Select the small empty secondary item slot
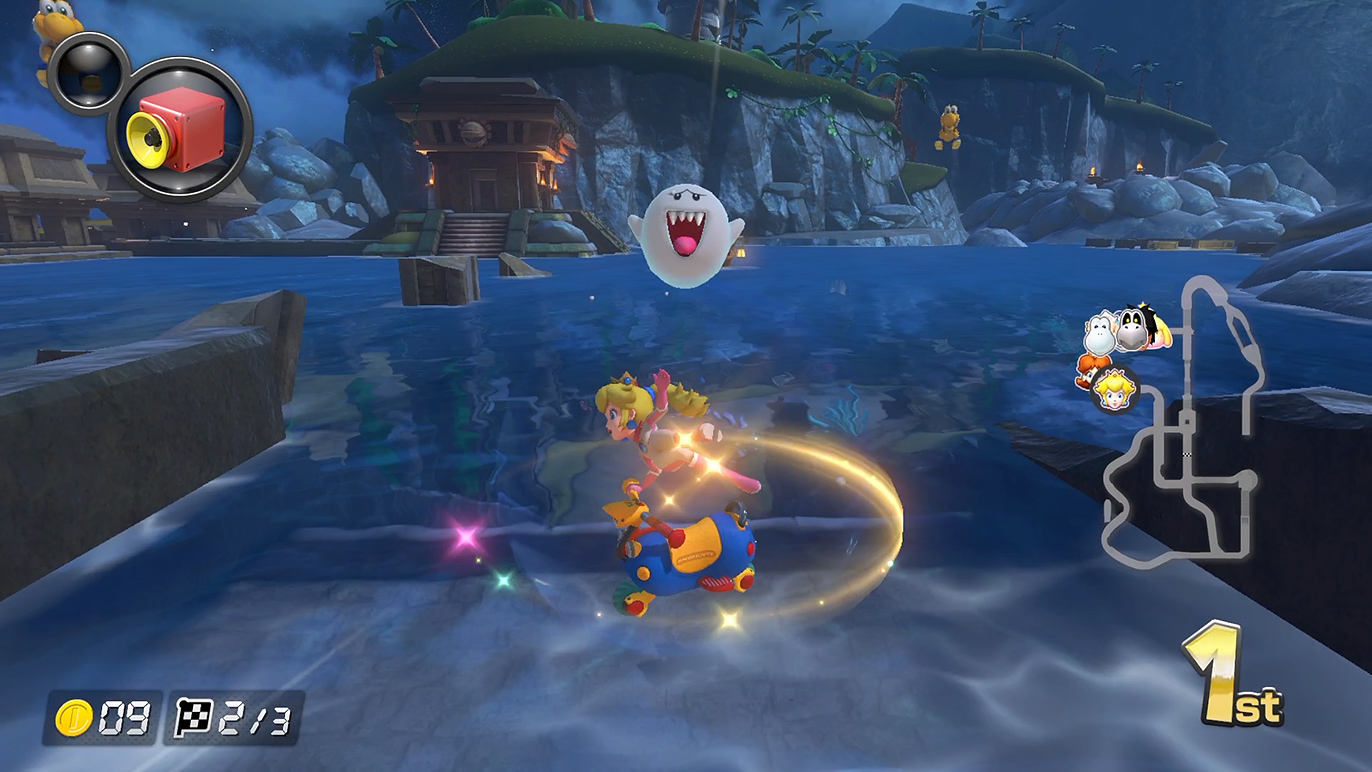 88,72
